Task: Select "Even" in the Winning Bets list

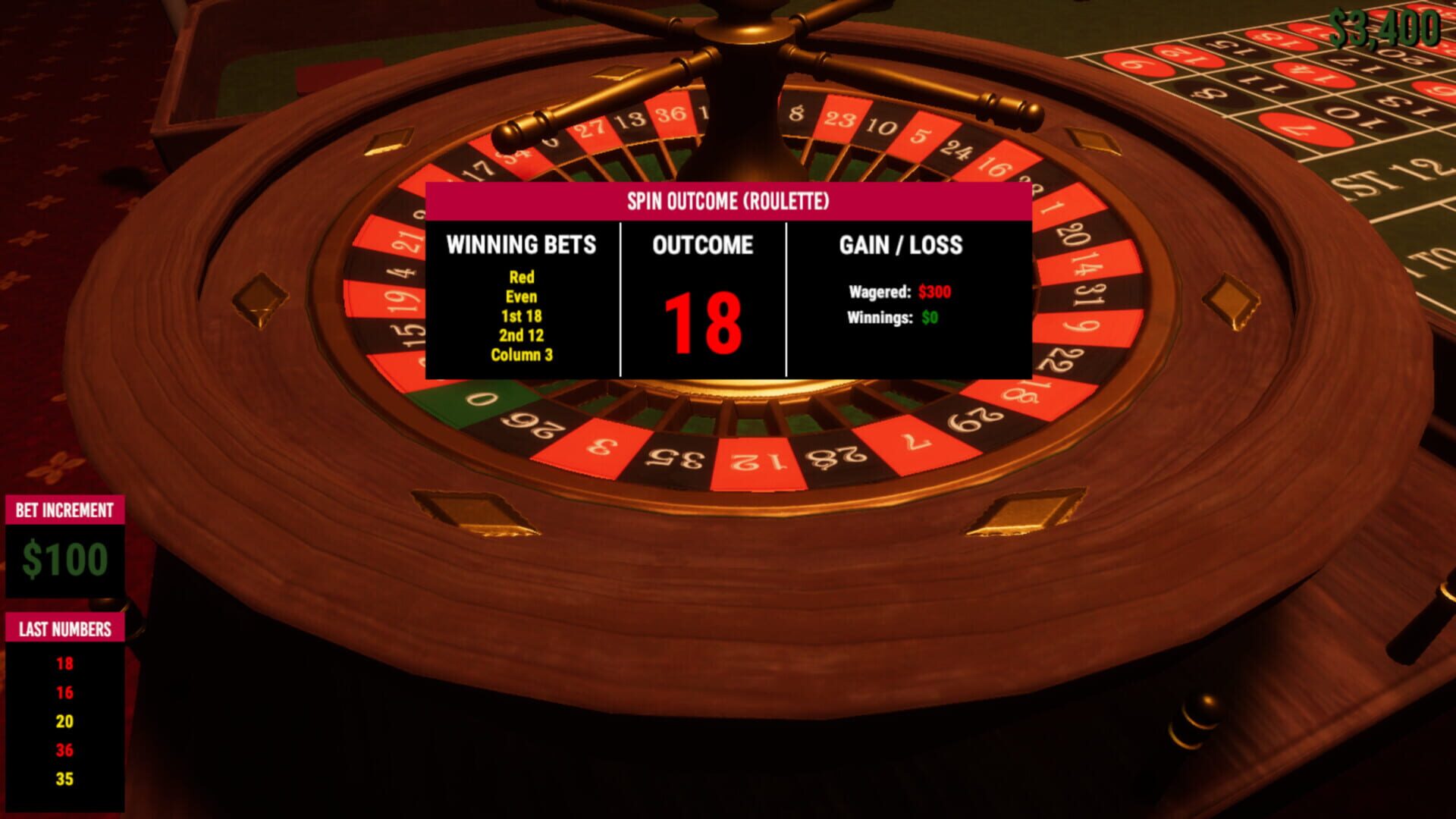Action: [x=523, y=297]
